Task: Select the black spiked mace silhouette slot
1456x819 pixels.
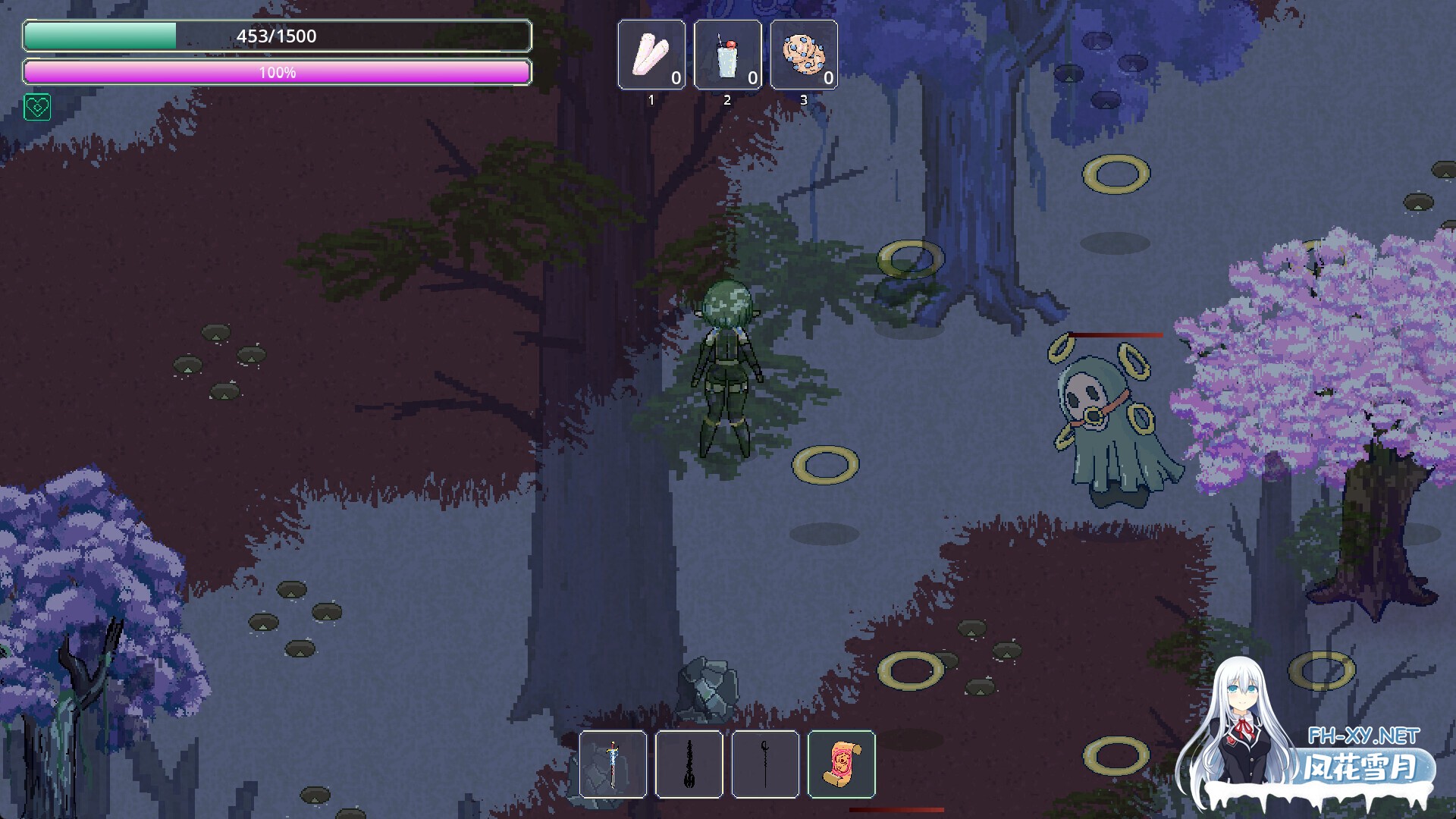Action: pyautogui.click(x=689, y=764)
